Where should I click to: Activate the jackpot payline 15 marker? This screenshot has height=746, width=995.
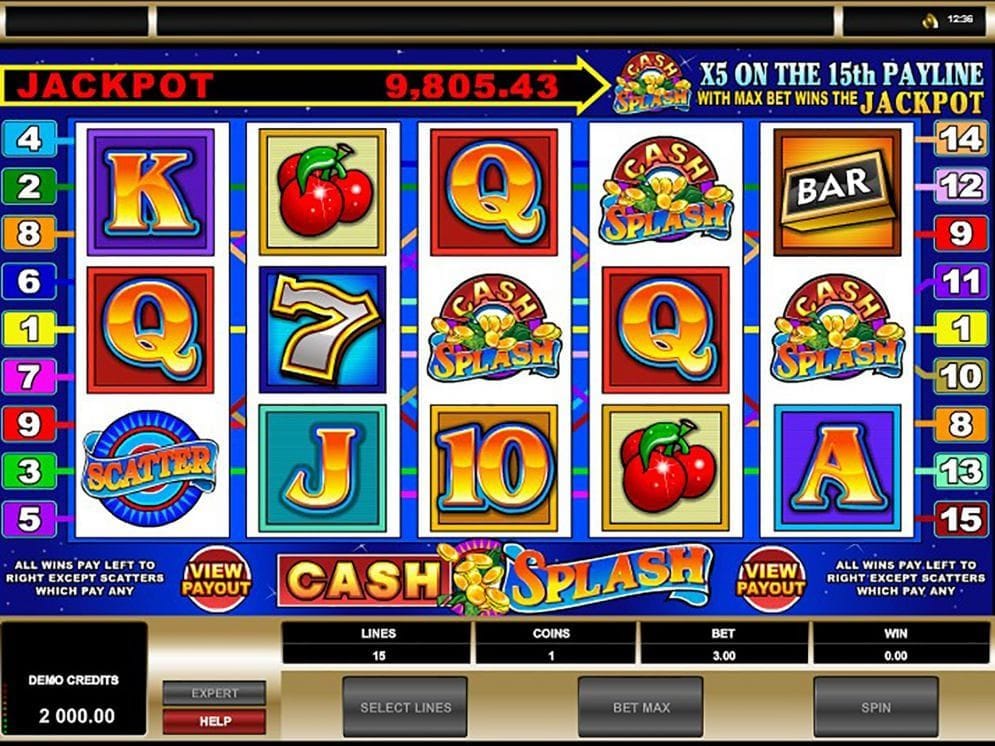point(960,518)
